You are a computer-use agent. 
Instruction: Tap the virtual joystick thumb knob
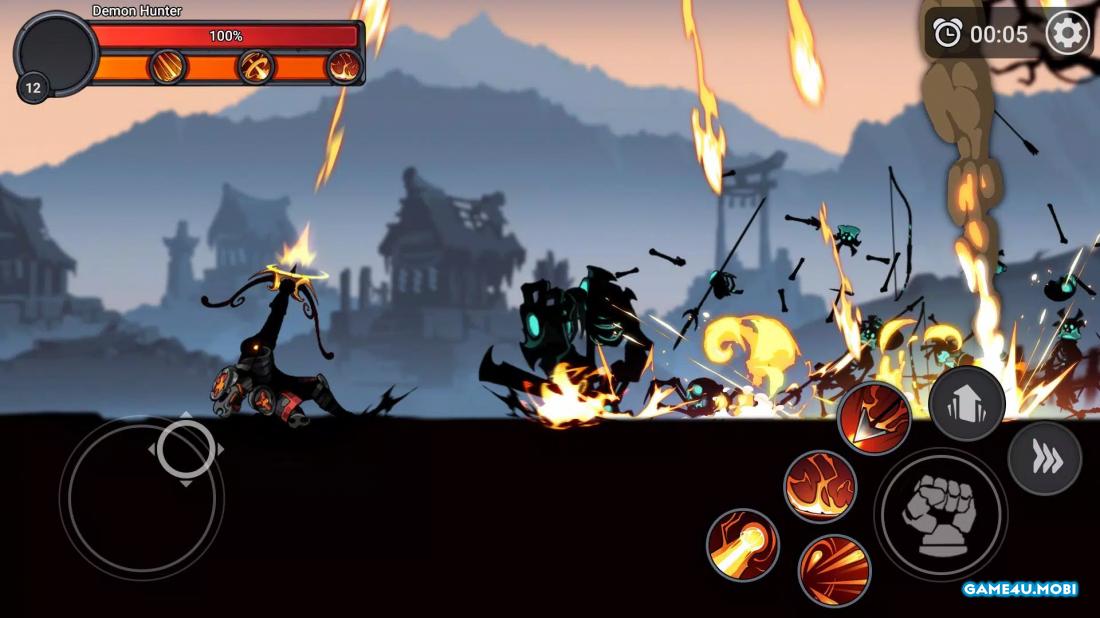[186, 449]
